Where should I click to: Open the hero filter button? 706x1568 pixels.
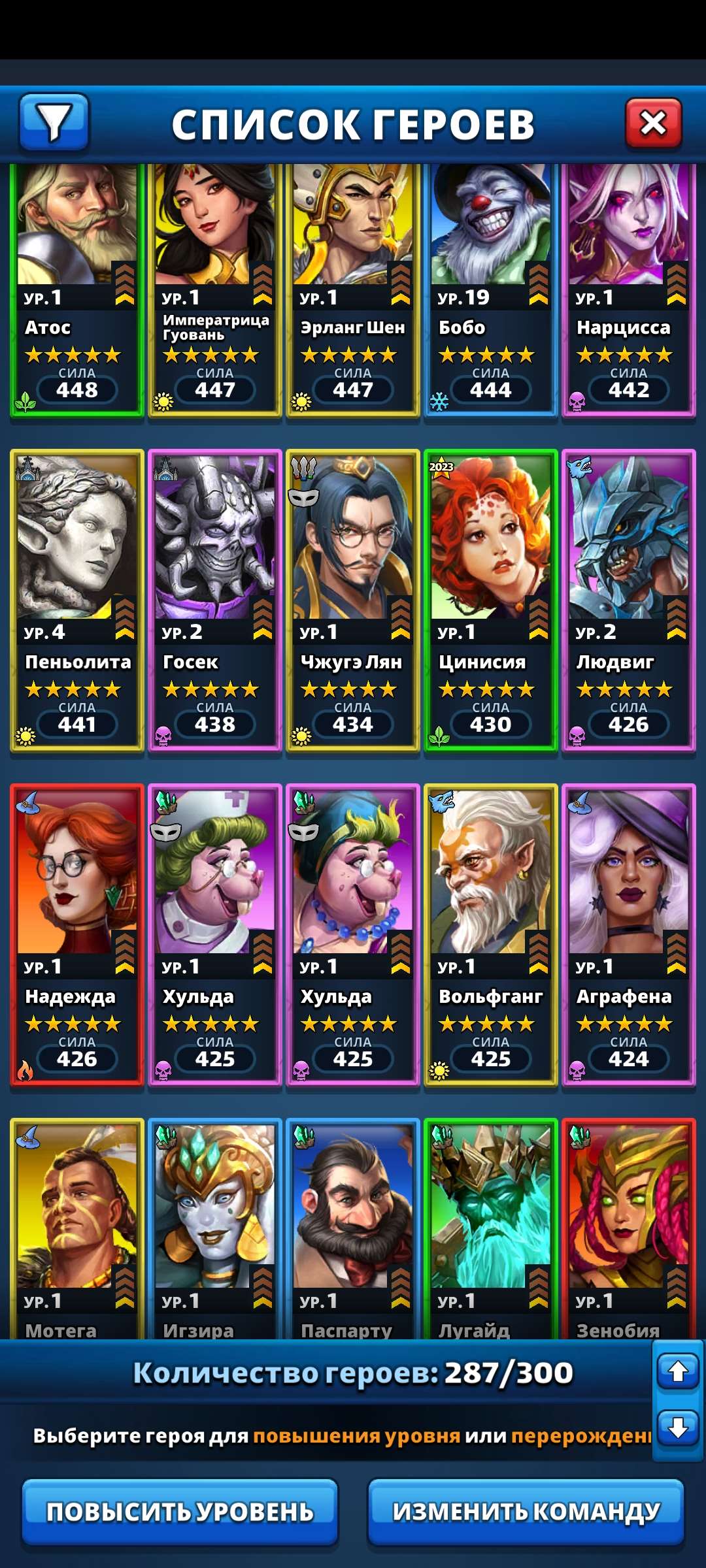click(x=54, y=122)
